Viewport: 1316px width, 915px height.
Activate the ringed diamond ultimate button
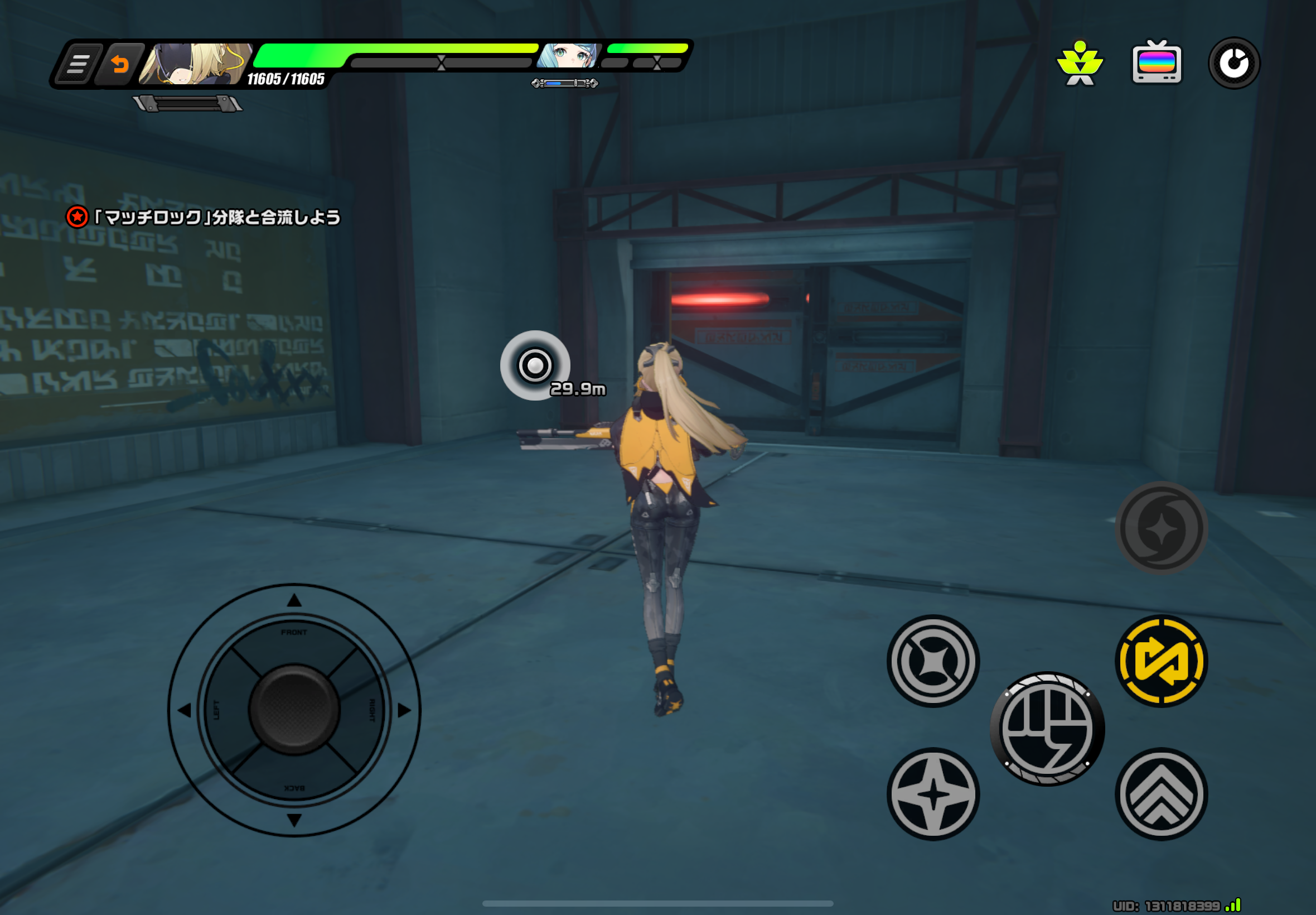click(933, 661)
